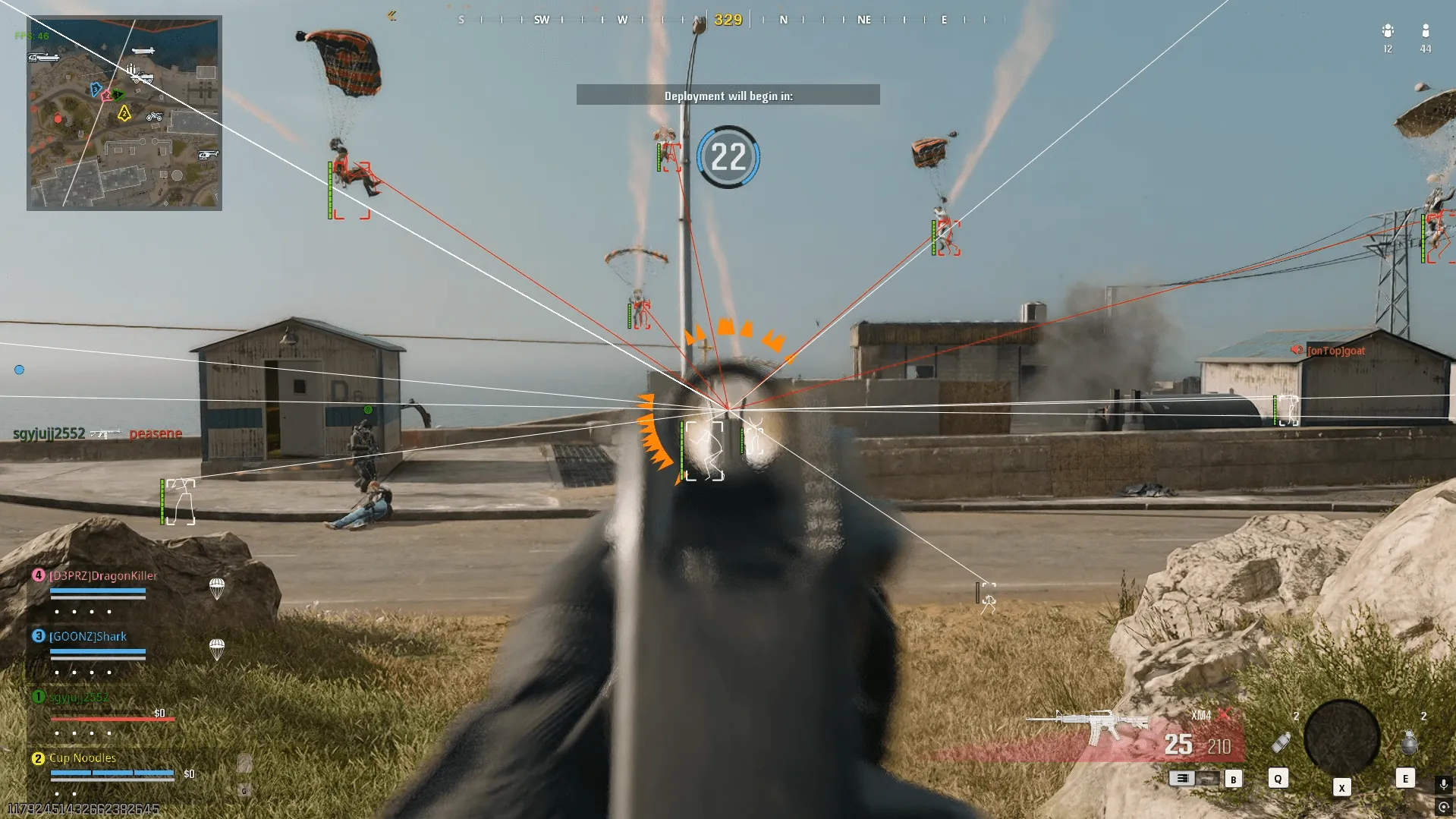Click the compass heading bar
The image size is (1456, 819).
pos(727,20)
